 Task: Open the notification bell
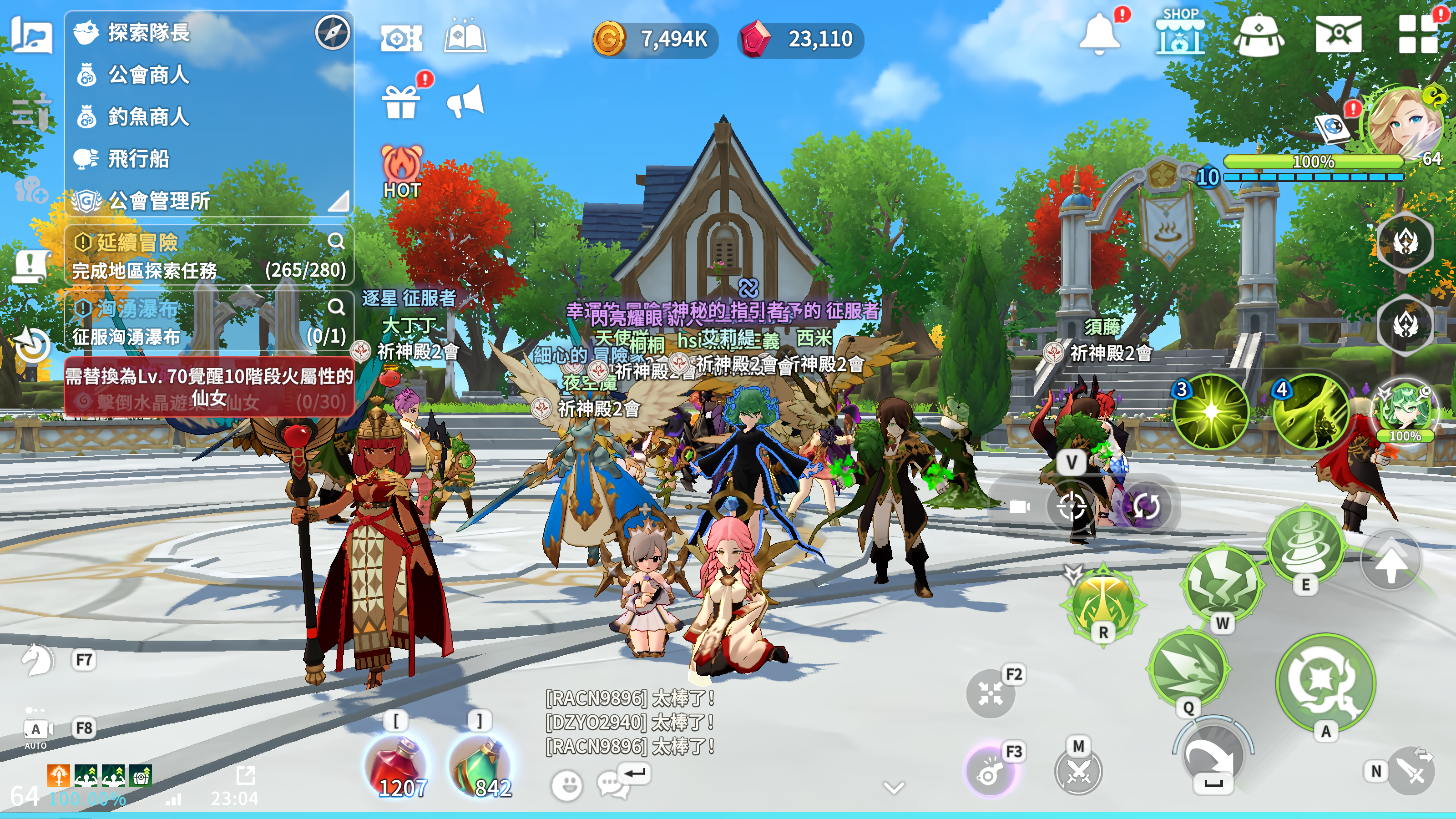click(x=1099, y=34)
